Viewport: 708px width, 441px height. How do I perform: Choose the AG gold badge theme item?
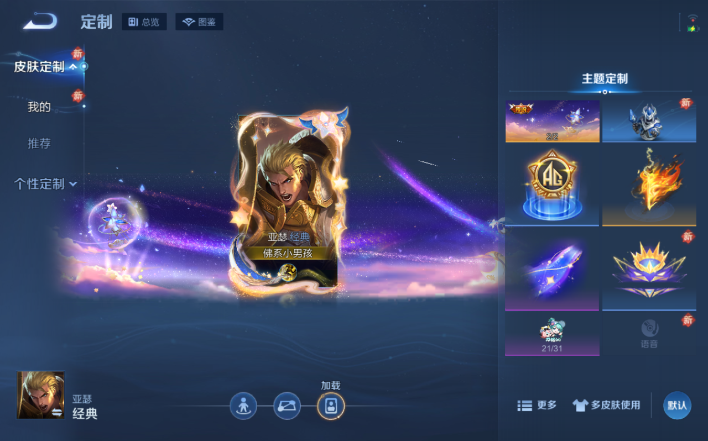[x=553, y=187]
